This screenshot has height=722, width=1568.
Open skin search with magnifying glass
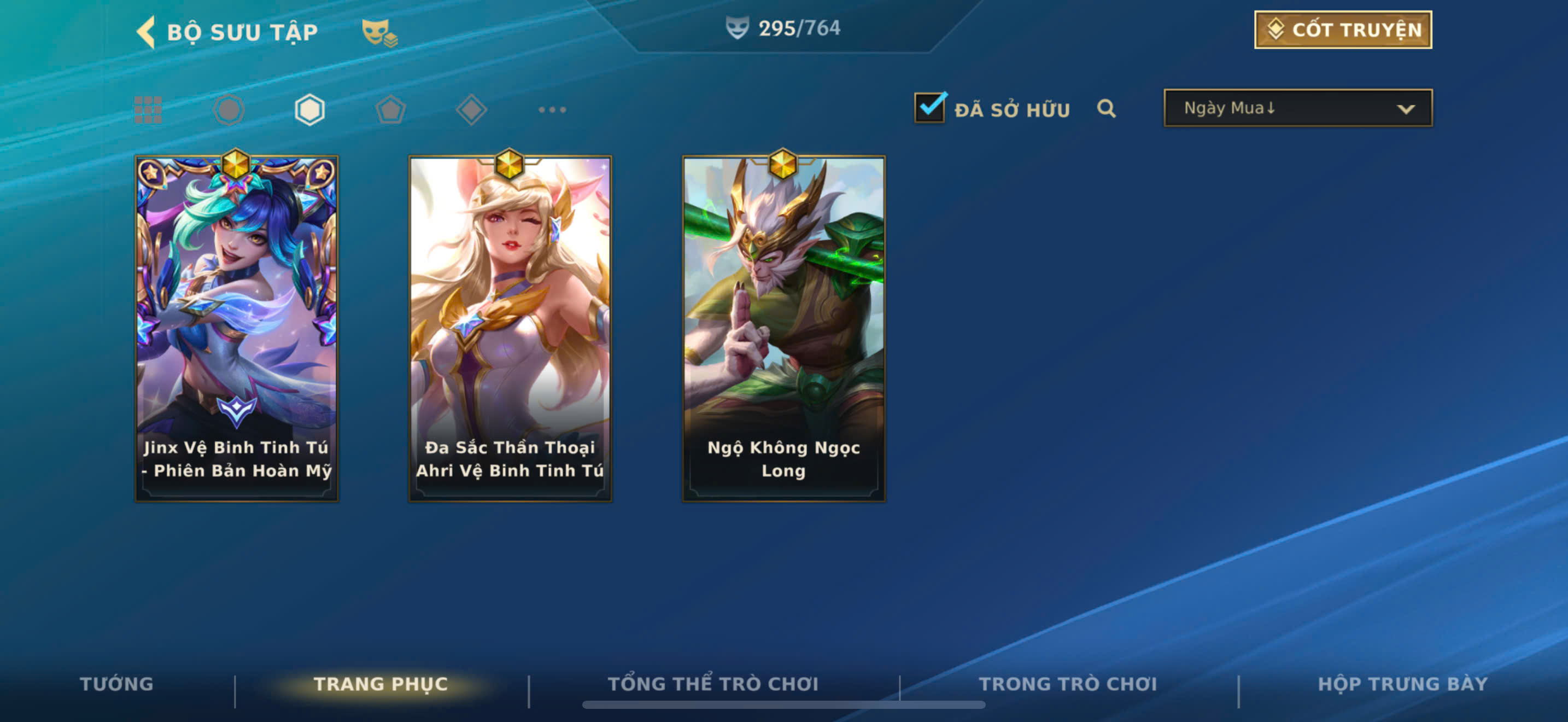pos(1106,109)
